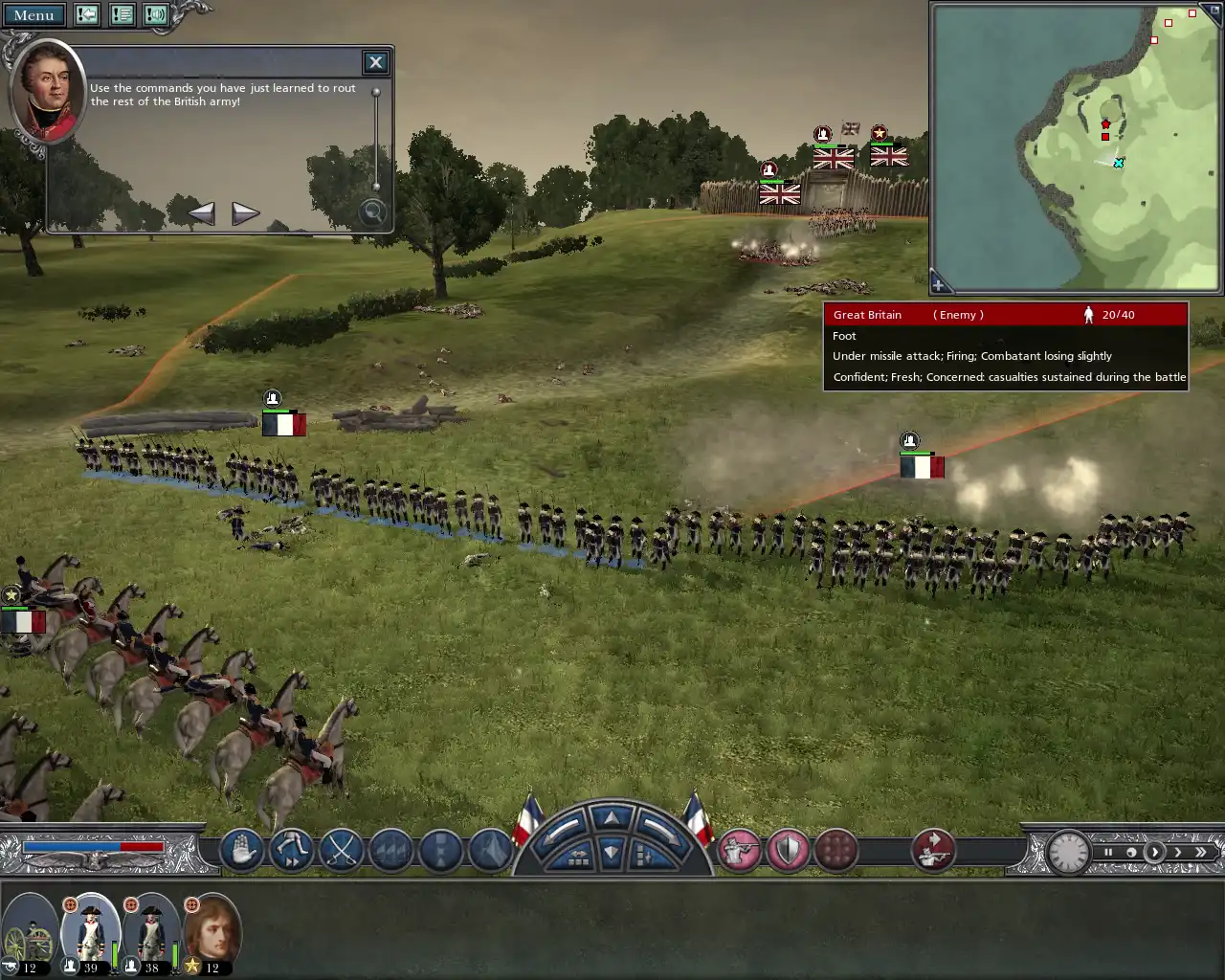Click the battle minimap
This screenshot has height=980, width=1225.
[x=1075, y=146]
